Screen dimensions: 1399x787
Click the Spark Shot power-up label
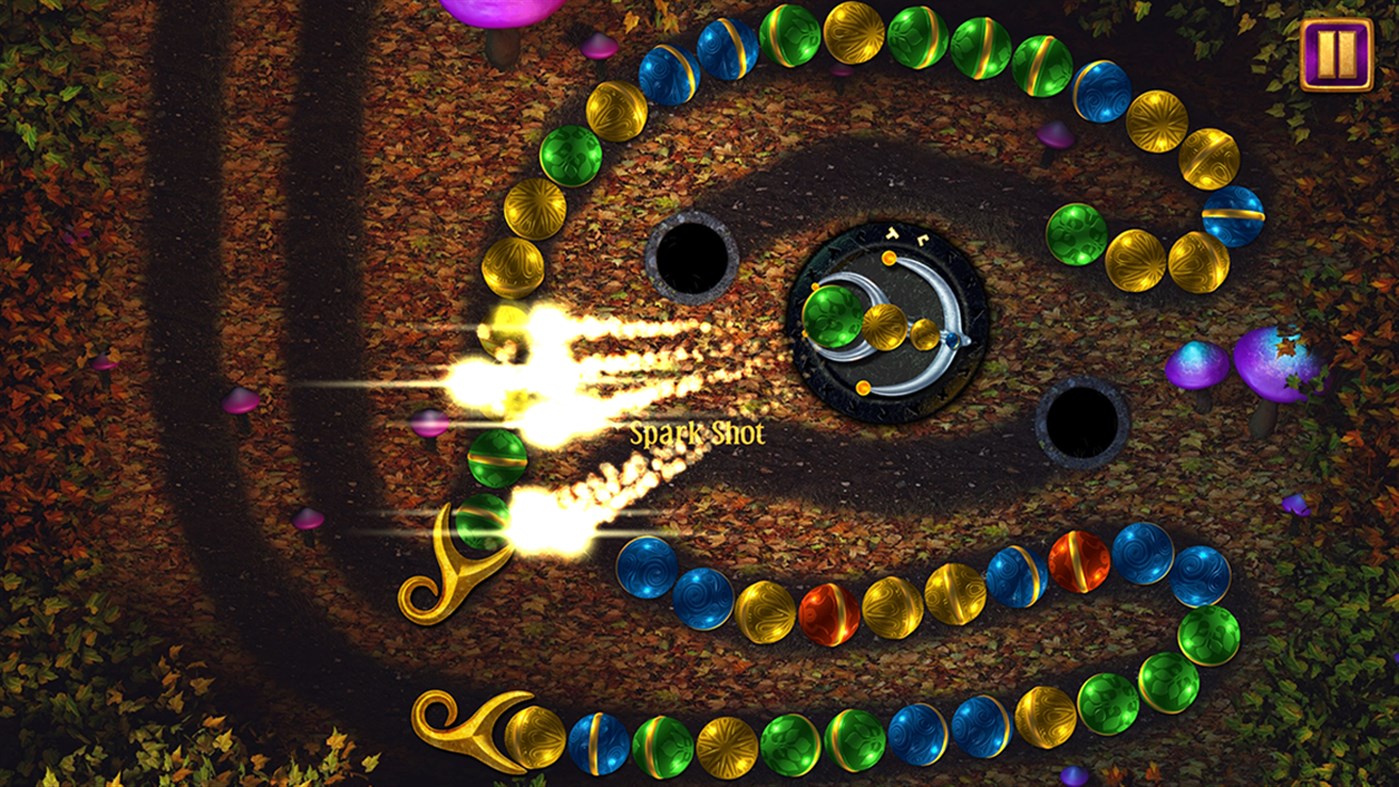(697, 434)
